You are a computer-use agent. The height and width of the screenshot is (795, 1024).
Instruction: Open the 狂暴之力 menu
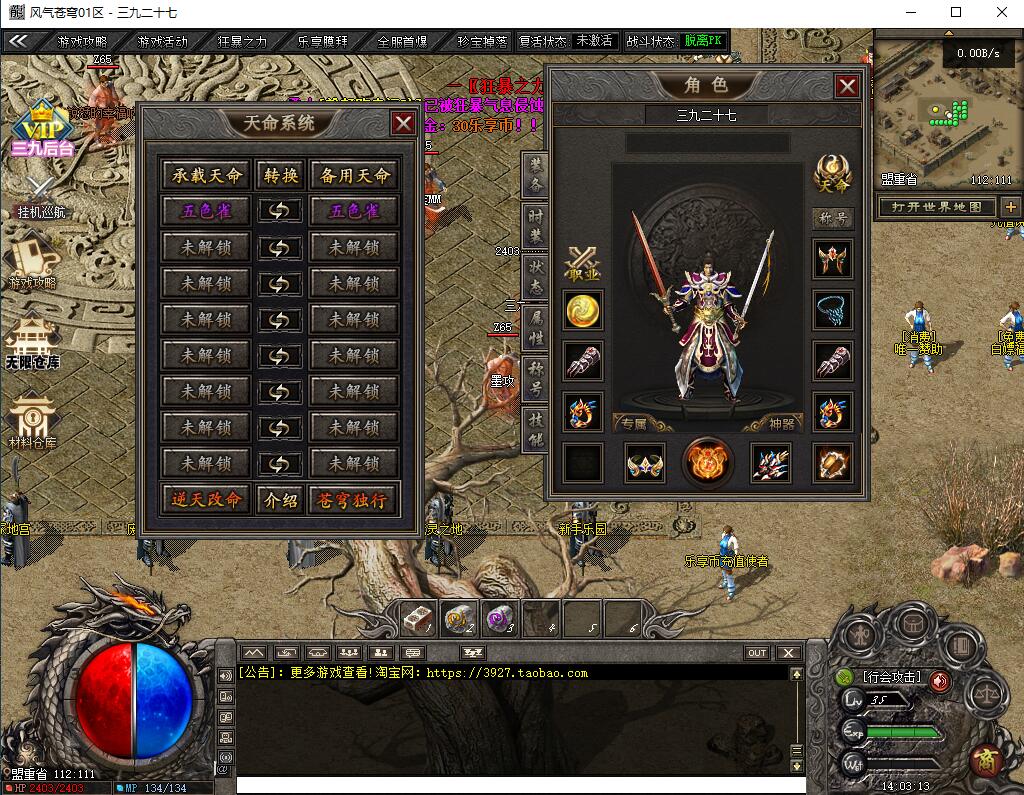[242, 42]
